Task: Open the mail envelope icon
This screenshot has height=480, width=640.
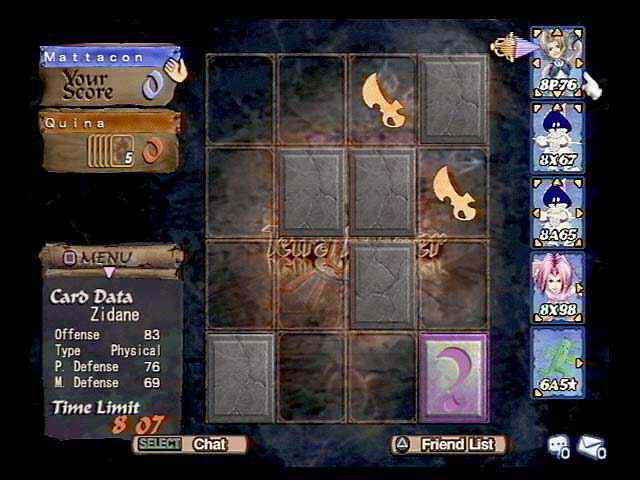Action: coord(592,446)
